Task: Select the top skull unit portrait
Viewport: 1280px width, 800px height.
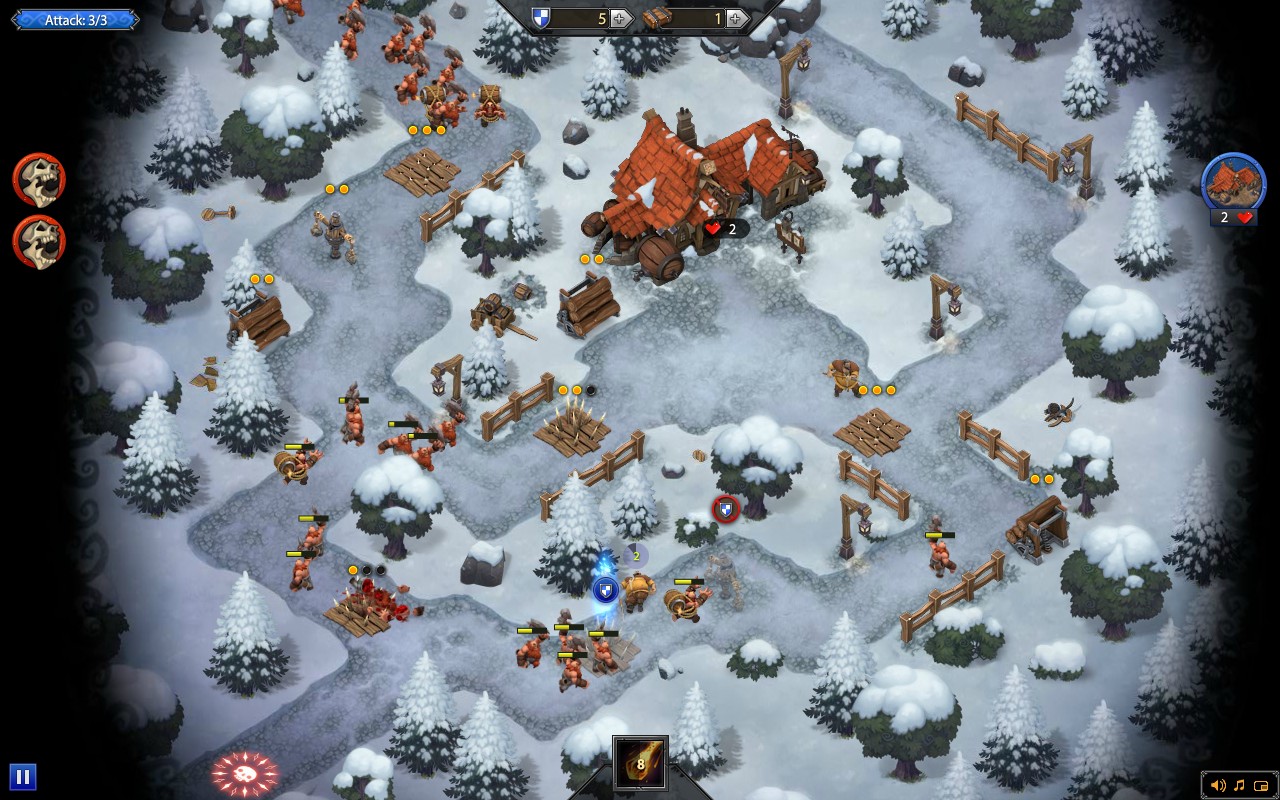Action: pyautogui.click(x=37, y=180)
